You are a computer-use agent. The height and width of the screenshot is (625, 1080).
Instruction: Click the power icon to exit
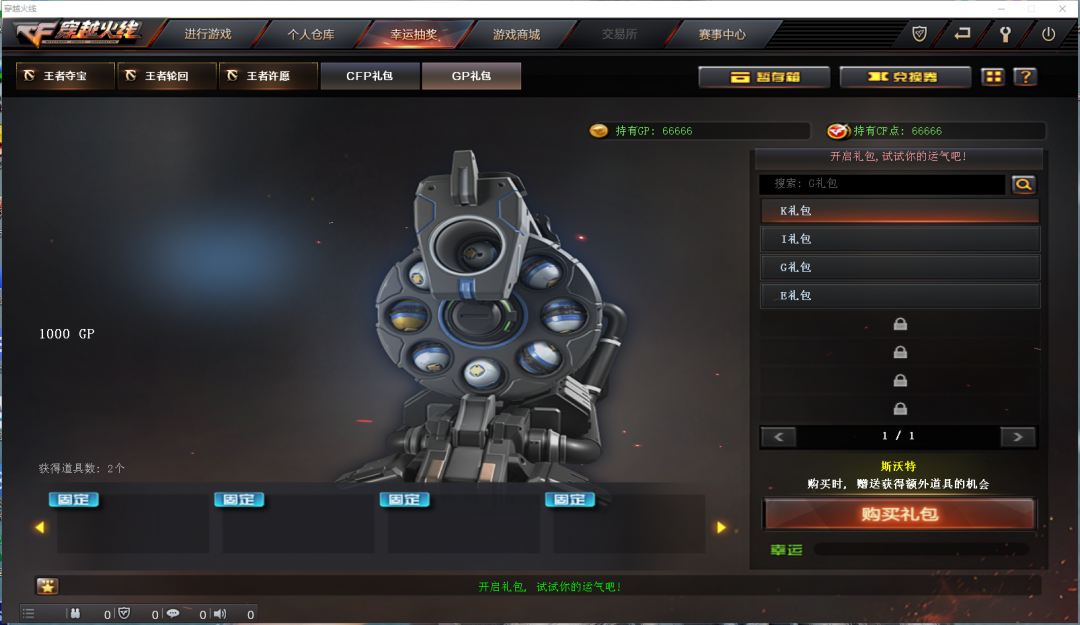click(x=1048, y=34)
